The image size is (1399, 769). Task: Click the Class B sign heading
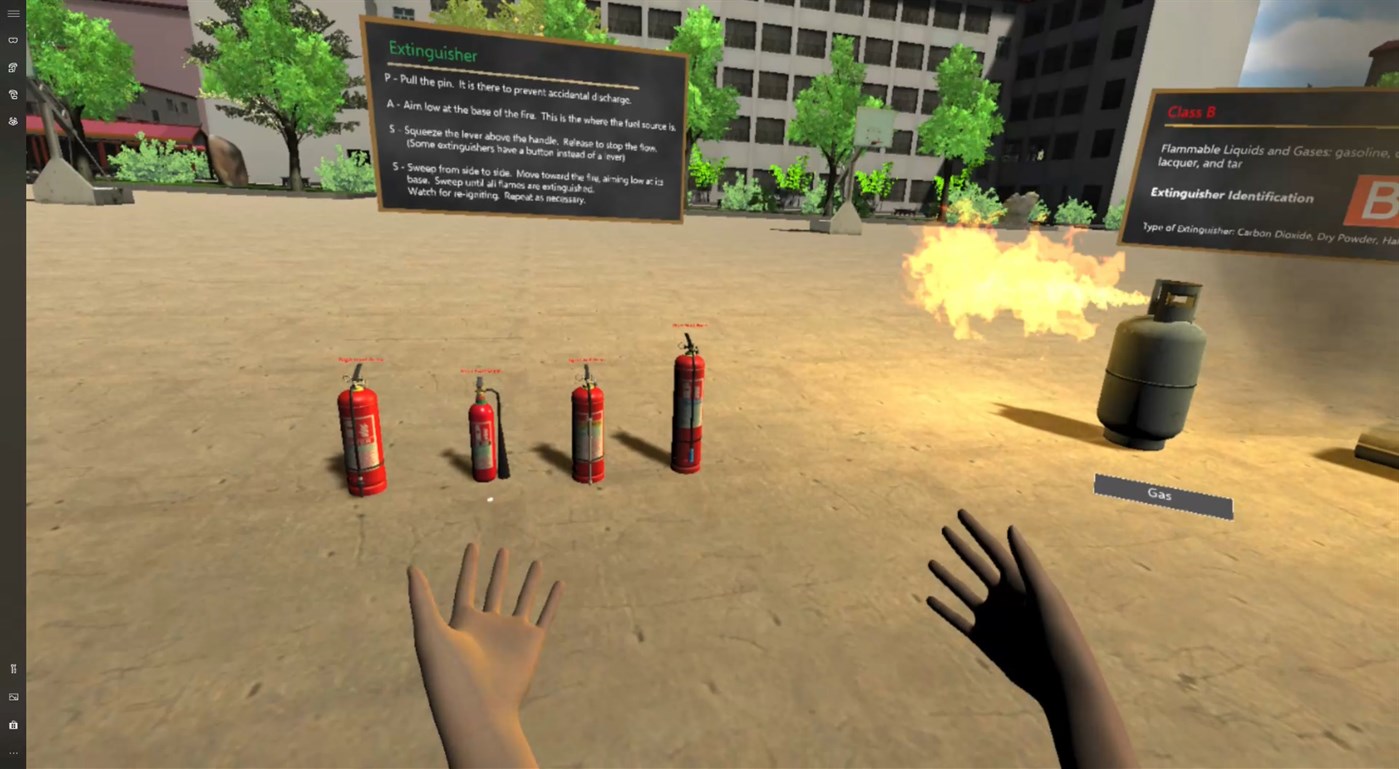click(x=1193, y=112)
